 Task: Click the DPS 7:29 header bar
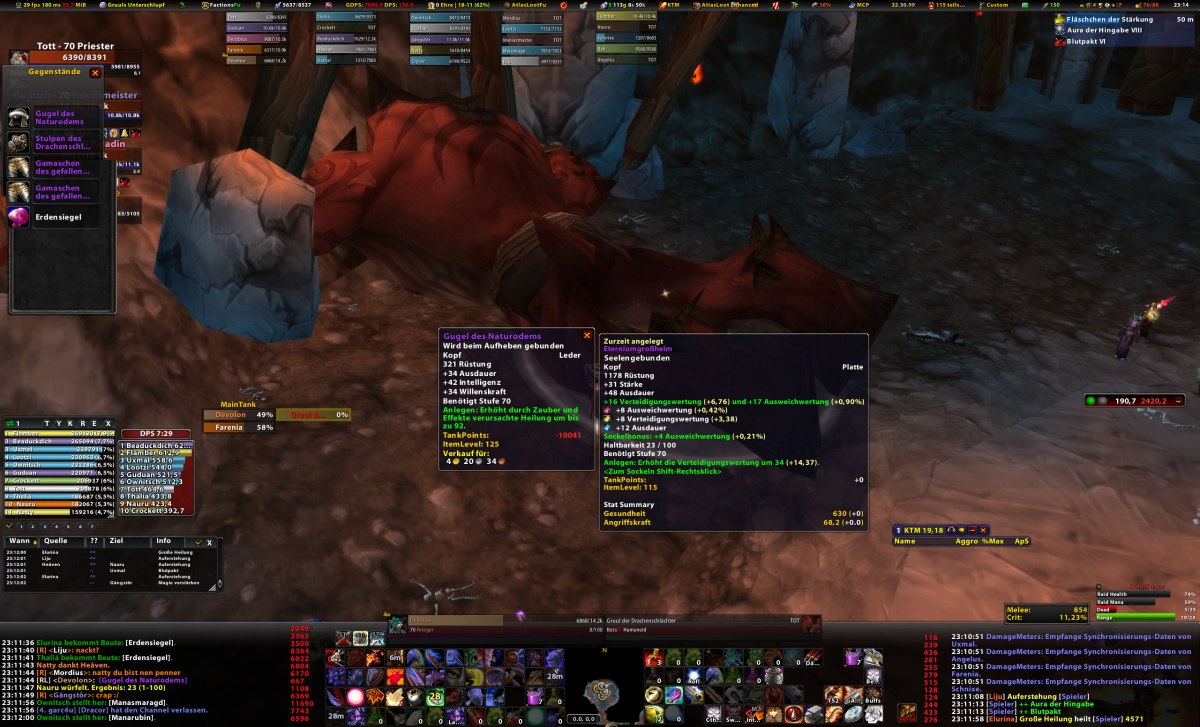click(x=155, y=432)
